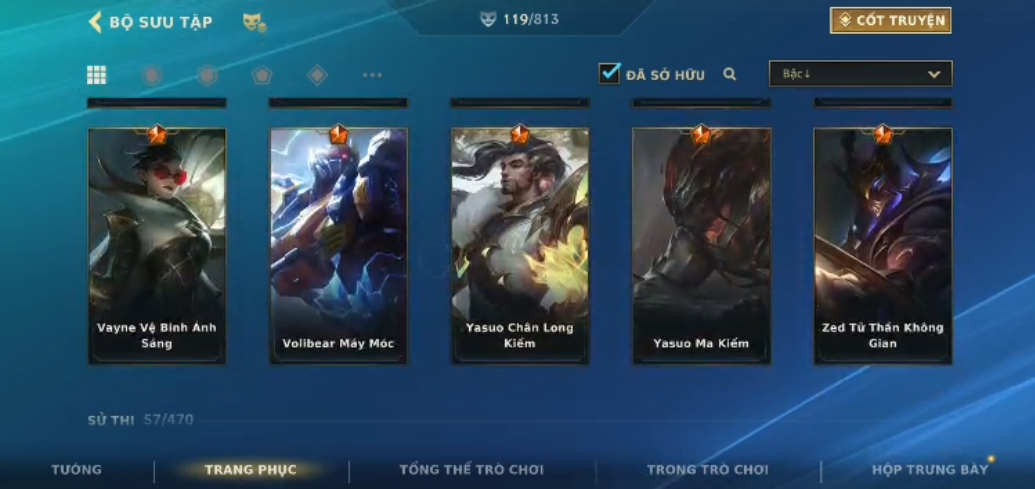
Task: Select the Zed Tử Thần Không Gian skin
Action: [883, 245]
